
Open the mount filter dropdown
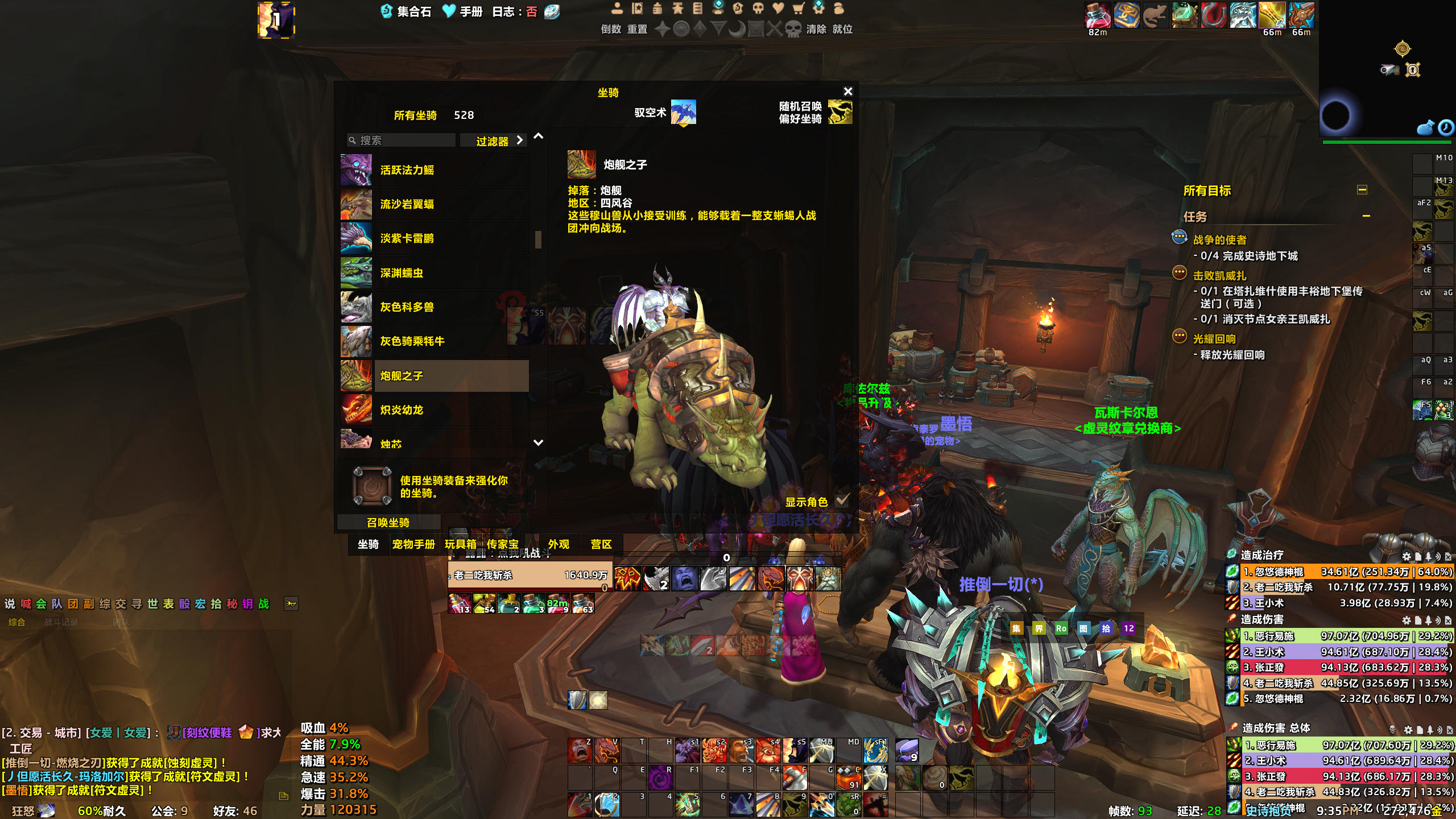pyautogui.click(x=499, y=140)
